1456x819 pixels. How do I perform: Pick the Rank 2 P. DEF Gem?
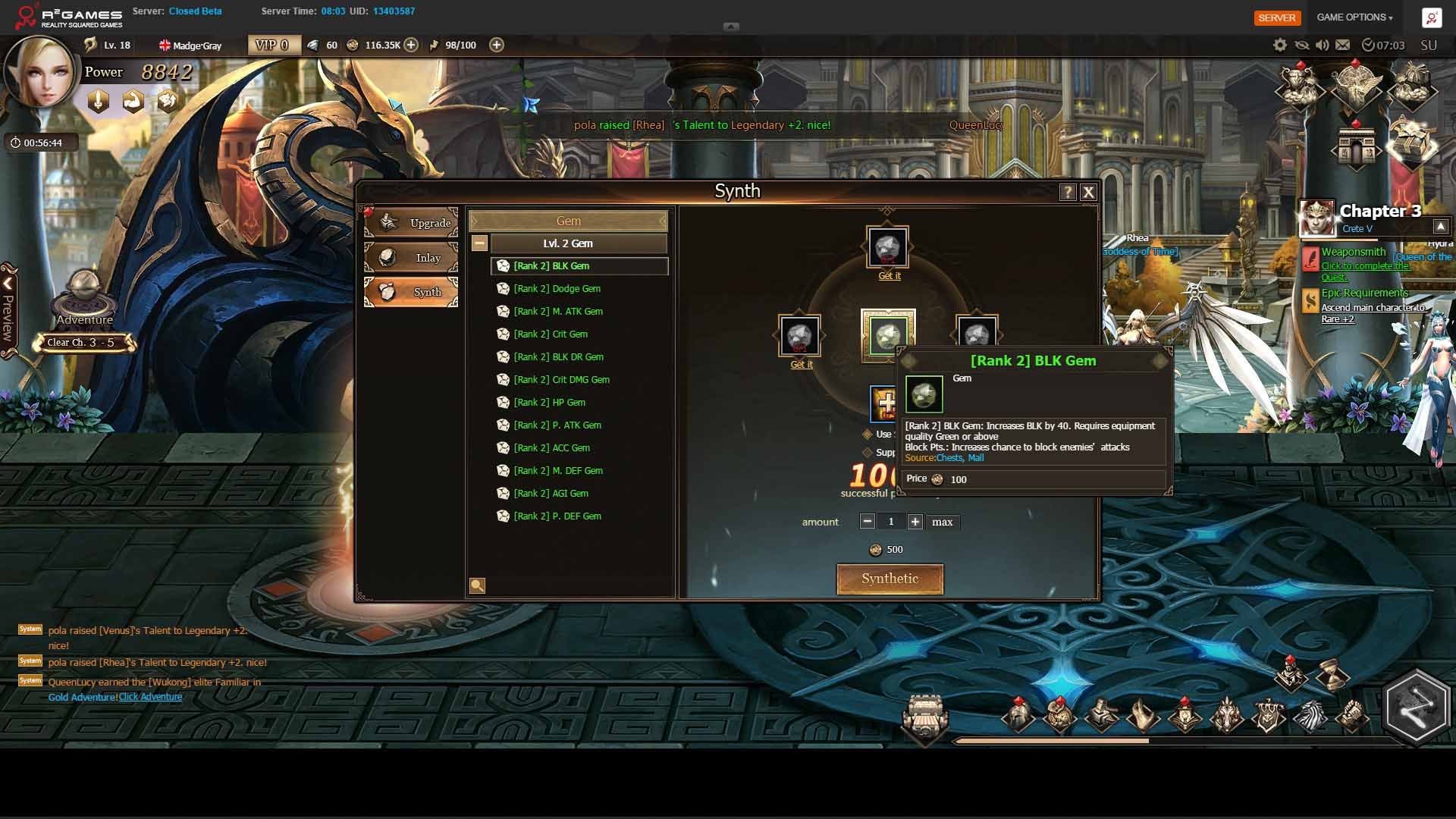click(557, 516)
